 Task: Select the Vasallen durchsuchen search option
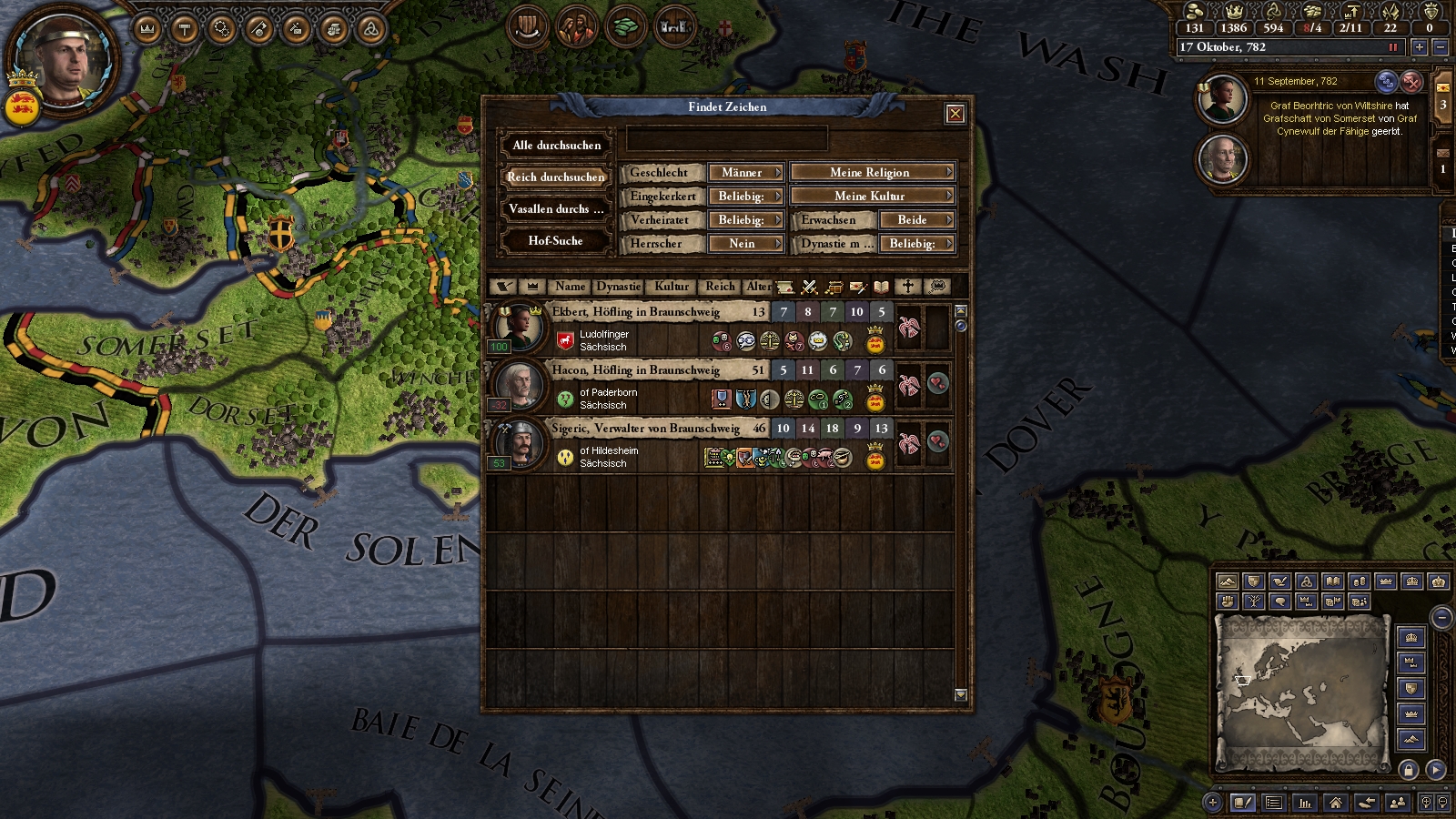[556, 209]
